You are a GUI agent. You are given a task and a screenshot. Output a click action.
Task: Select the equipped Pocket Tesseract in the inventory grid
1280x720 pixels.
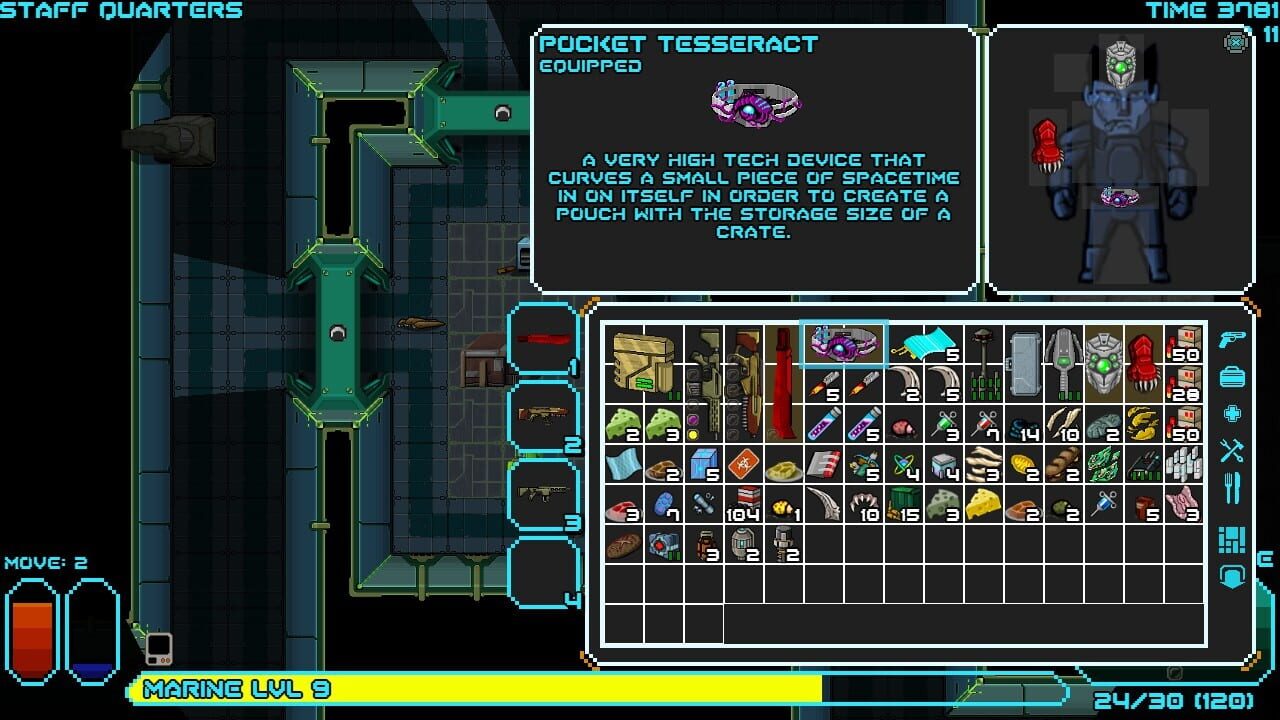coord(843,345)
